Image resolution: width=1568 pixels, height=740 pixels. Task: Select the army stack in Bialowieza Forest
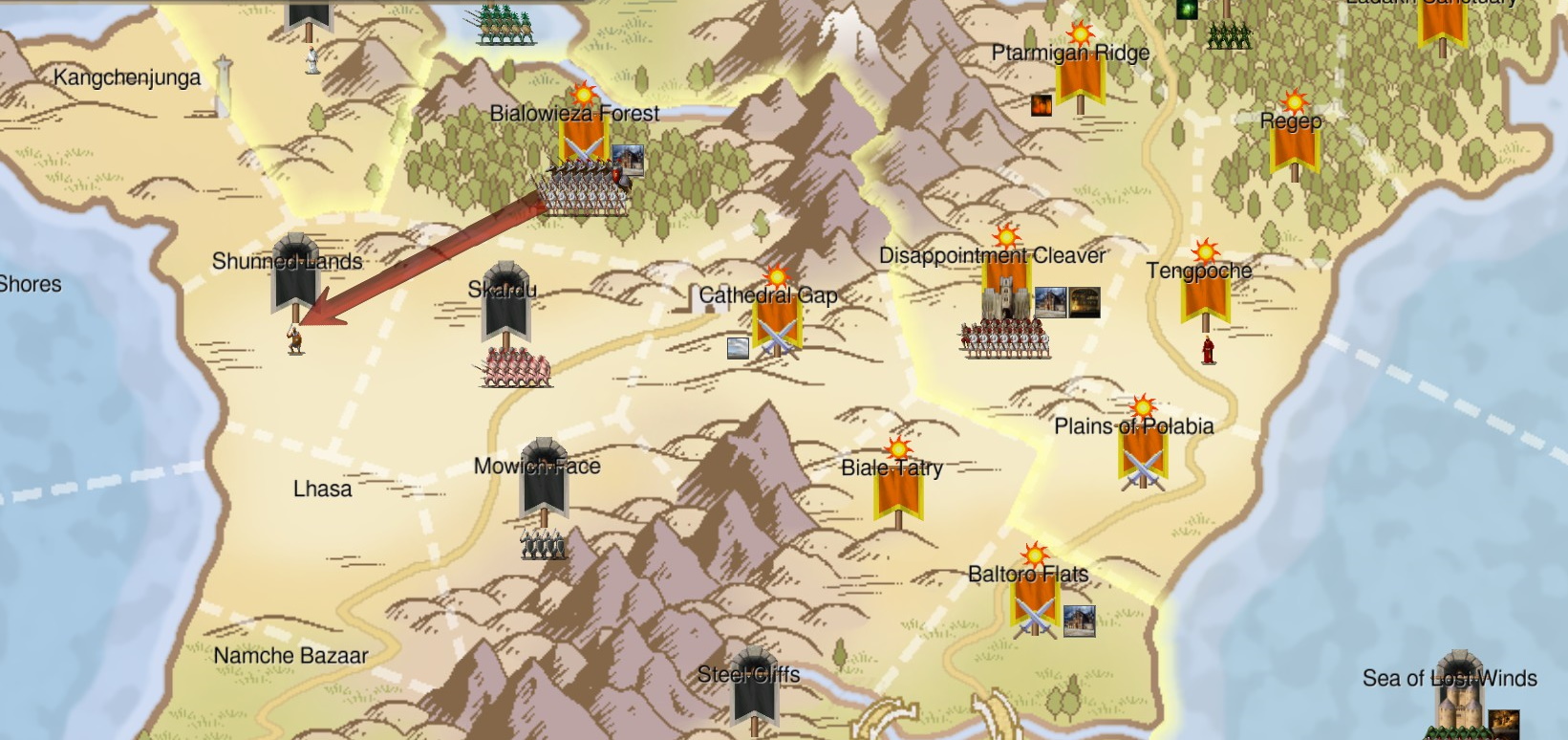point(585,188)
